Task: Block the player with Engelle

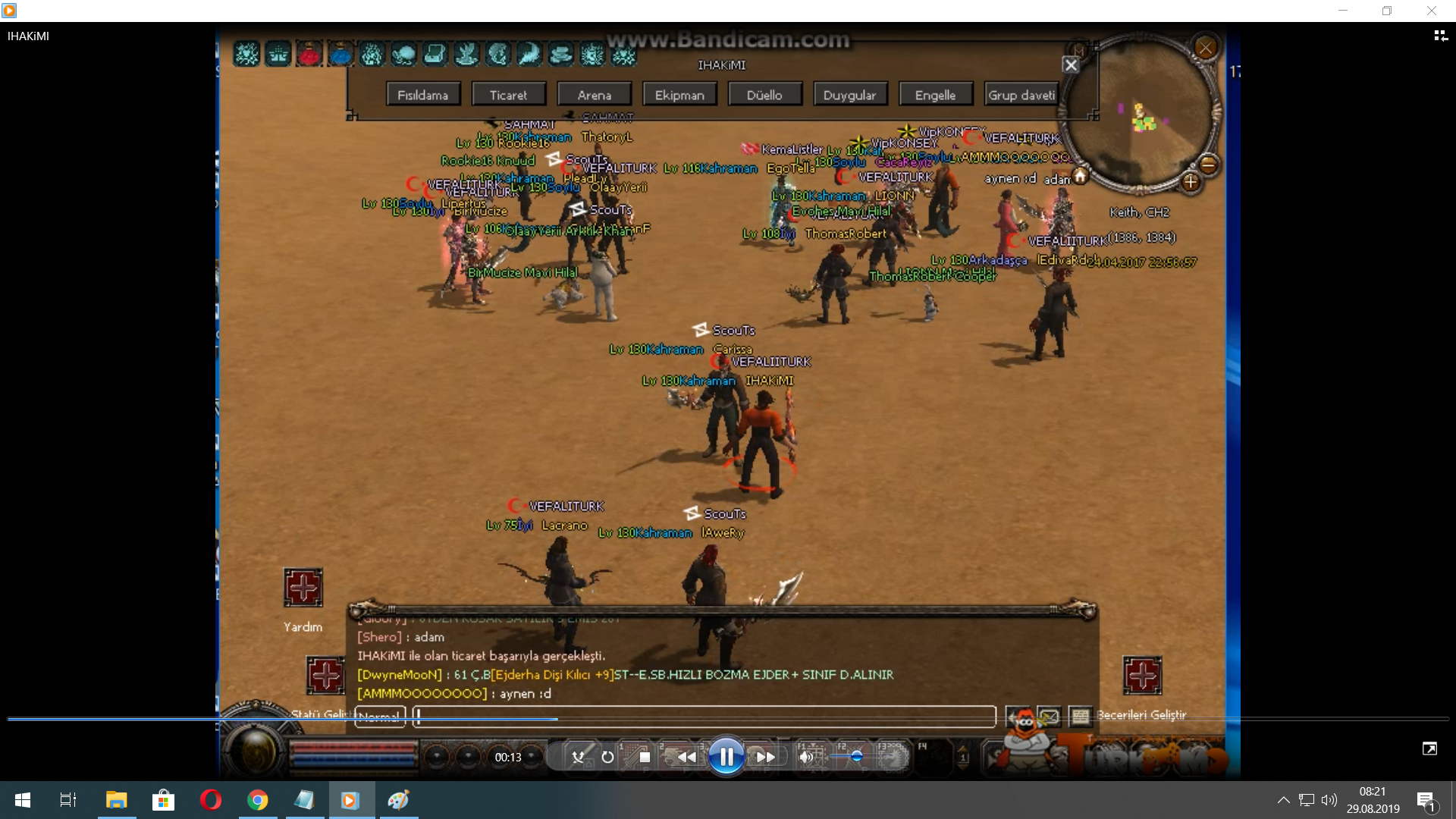Action: (935, 95)
